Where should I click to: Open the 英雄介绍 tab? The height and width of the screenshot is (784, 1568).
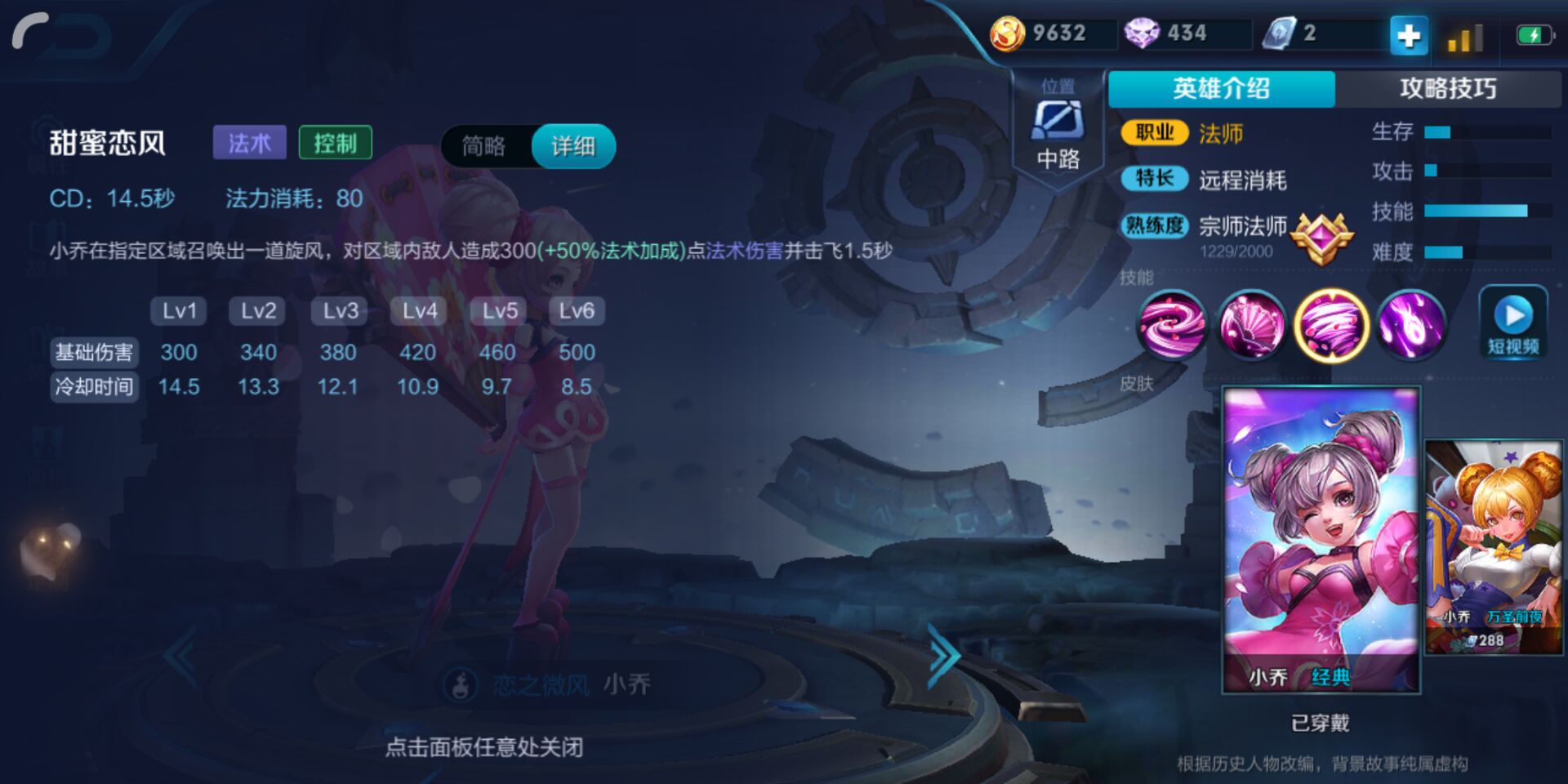pyautogui.click(x=1220, y=89)
